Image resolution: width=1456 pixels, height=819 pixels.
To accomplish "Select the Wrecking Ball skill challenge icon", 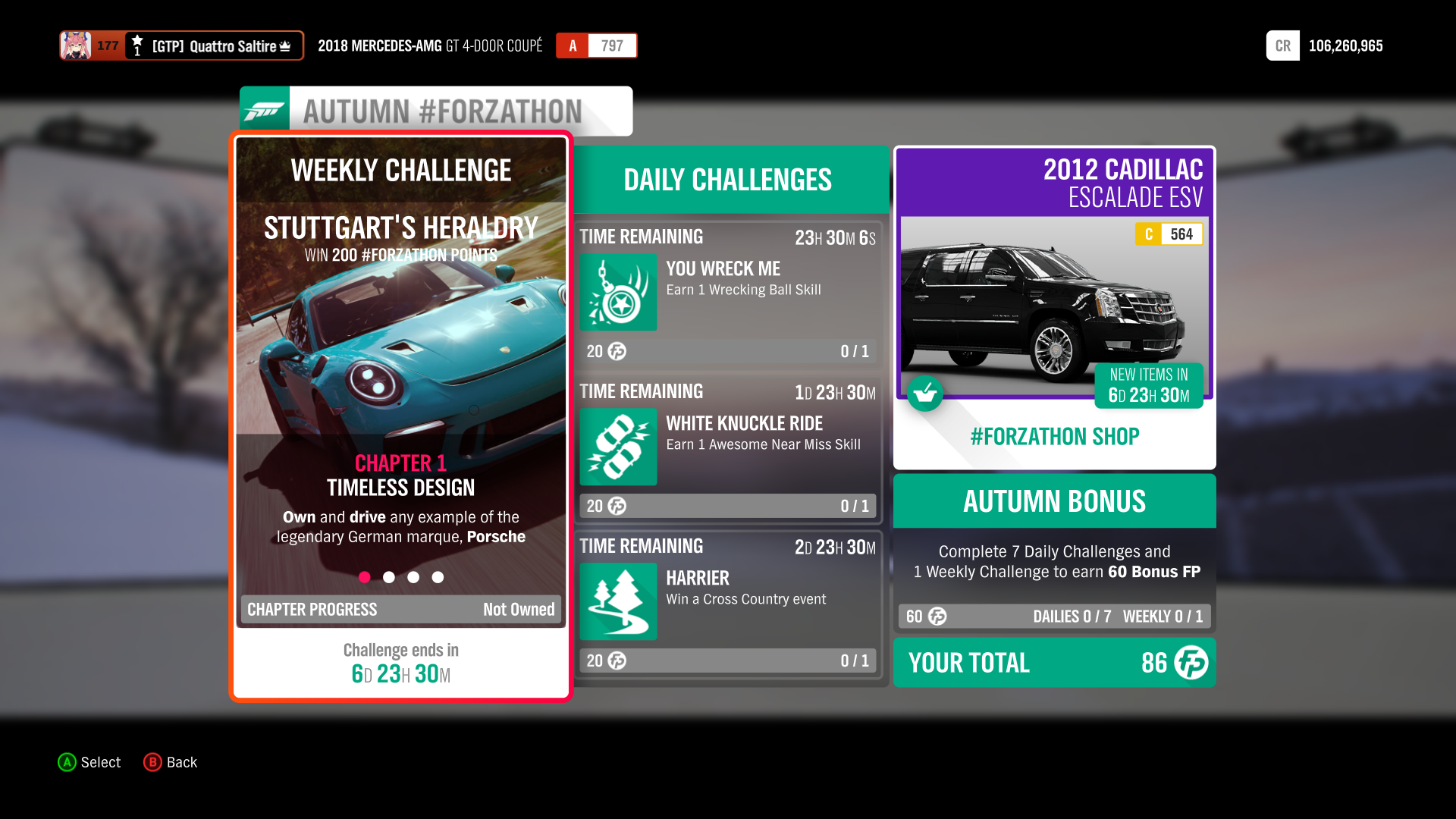I will coord(617,293).
